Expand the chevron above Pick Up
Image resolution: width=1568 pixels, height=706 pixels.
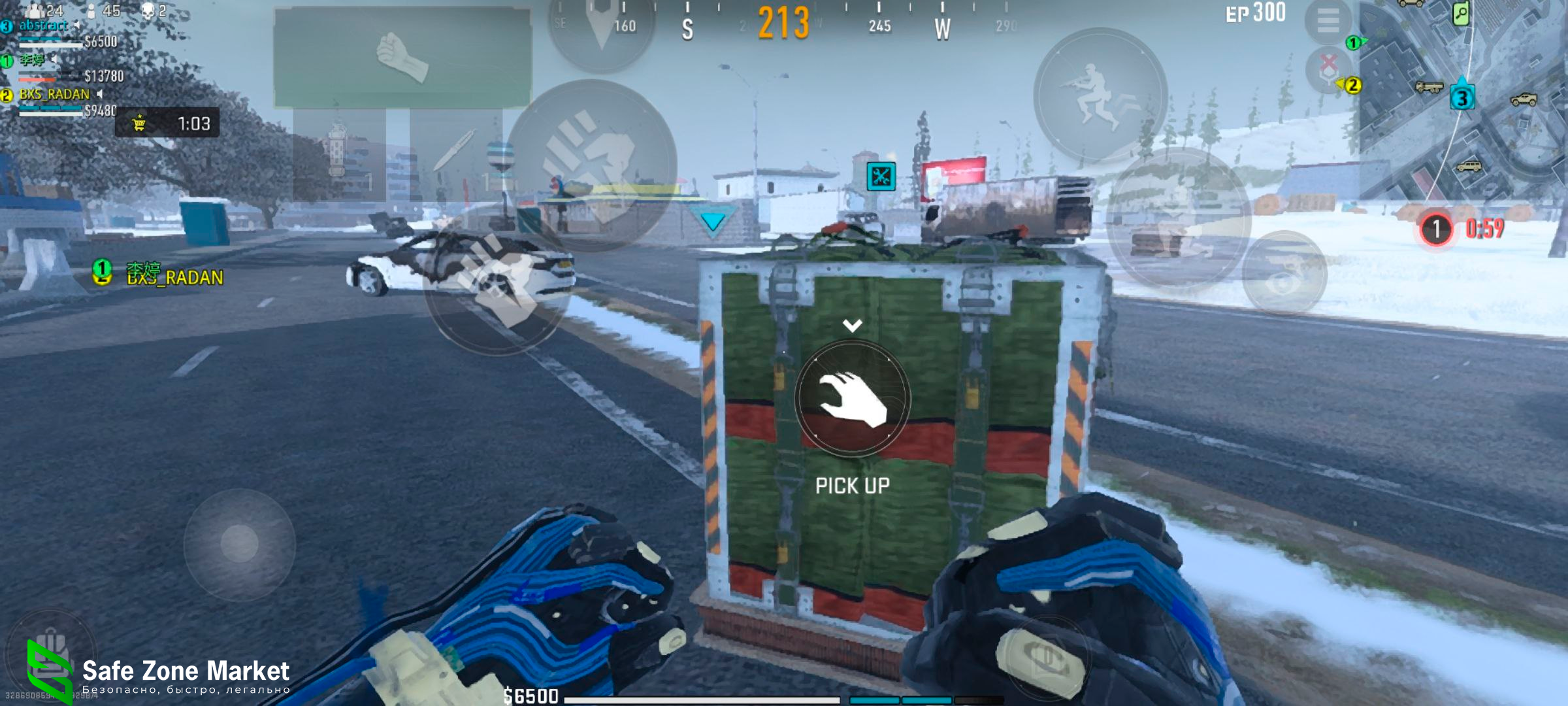tap(852, 325)
